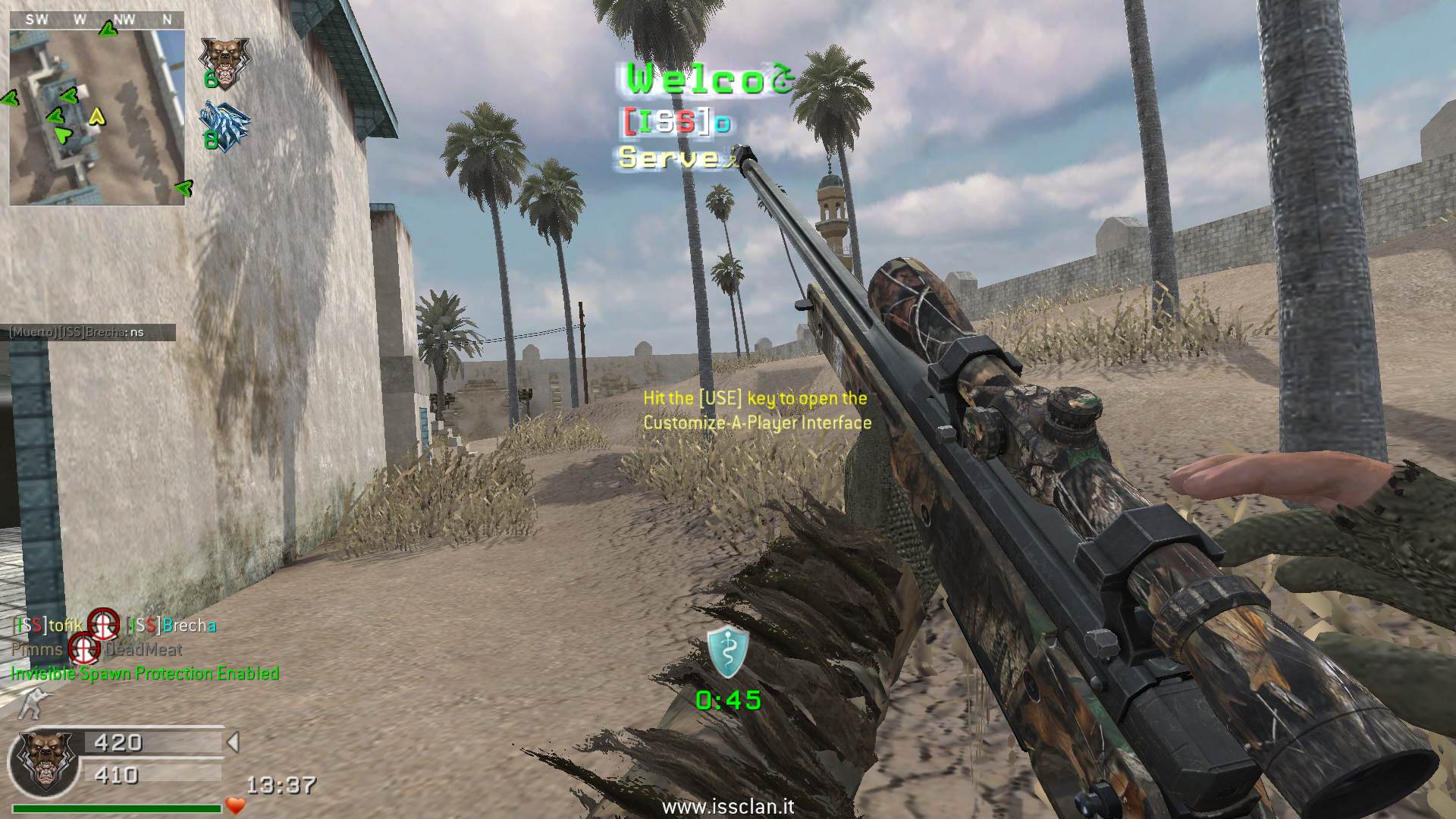The image size is (1456, 819).
Task: Click the minimap in the corner
Action: 97,118
